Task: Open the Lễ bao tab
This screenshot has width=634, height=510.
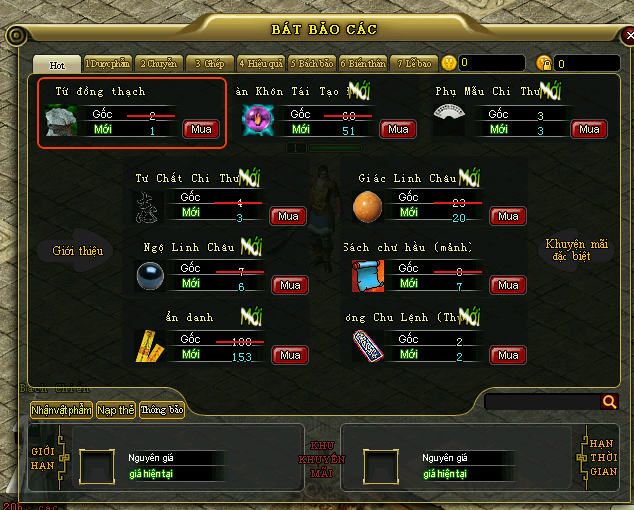Action: [x=413, y=64]
